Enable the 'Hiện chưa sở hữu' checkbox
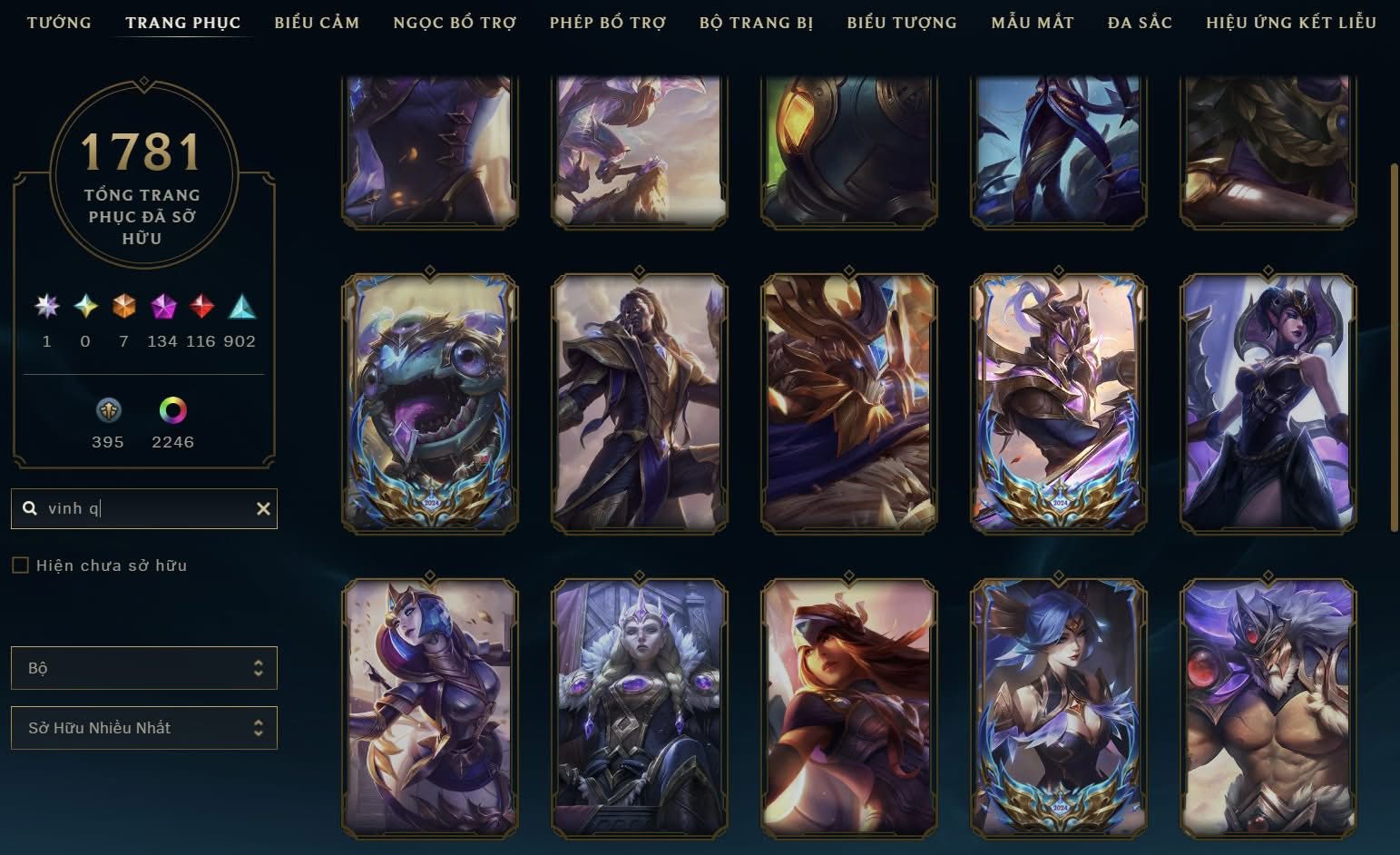This screenshot has width=1400, height=855. 18,565
